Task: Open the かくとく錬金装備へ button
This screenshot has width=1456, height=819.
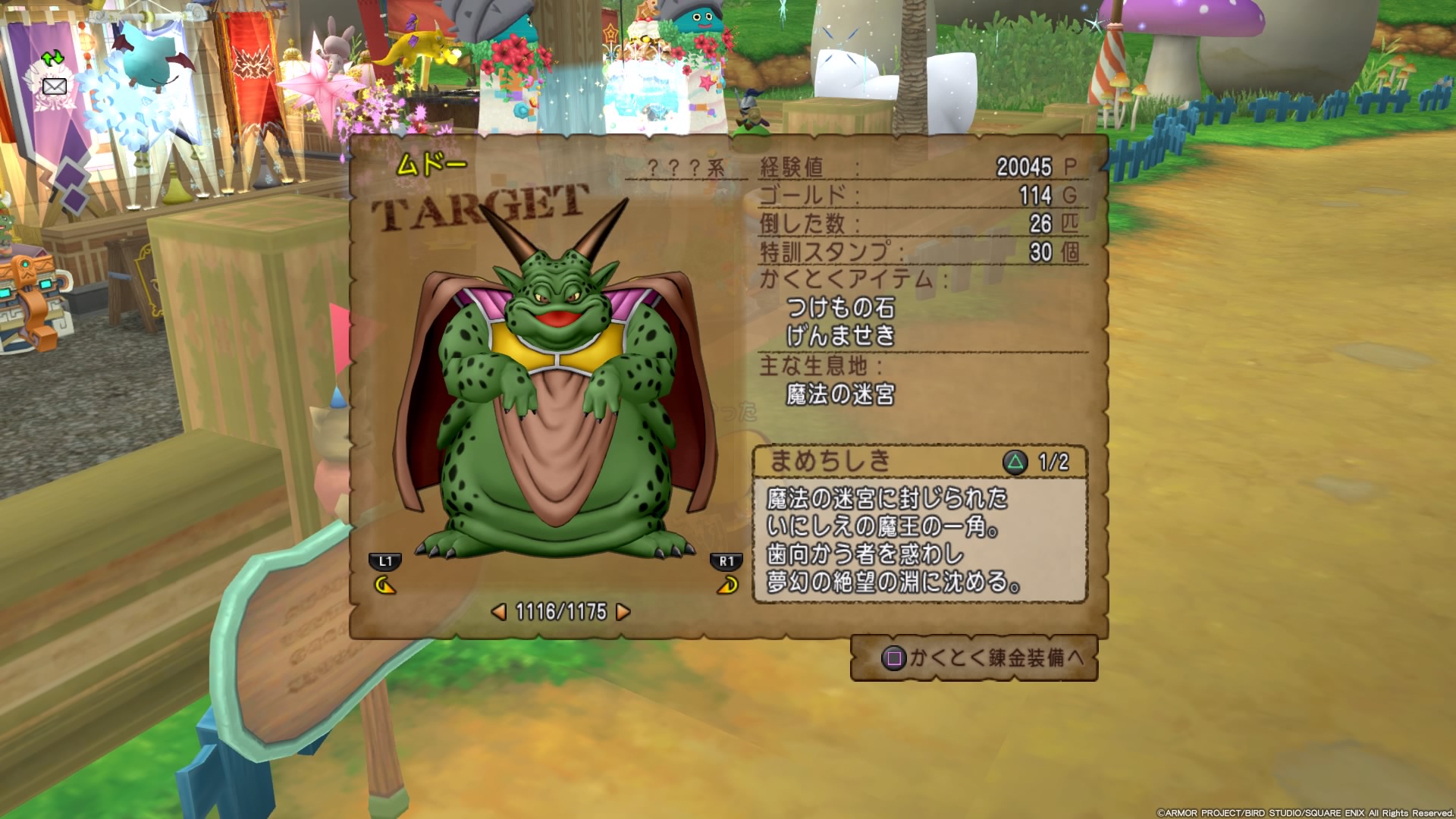Action: click(974, 657)
